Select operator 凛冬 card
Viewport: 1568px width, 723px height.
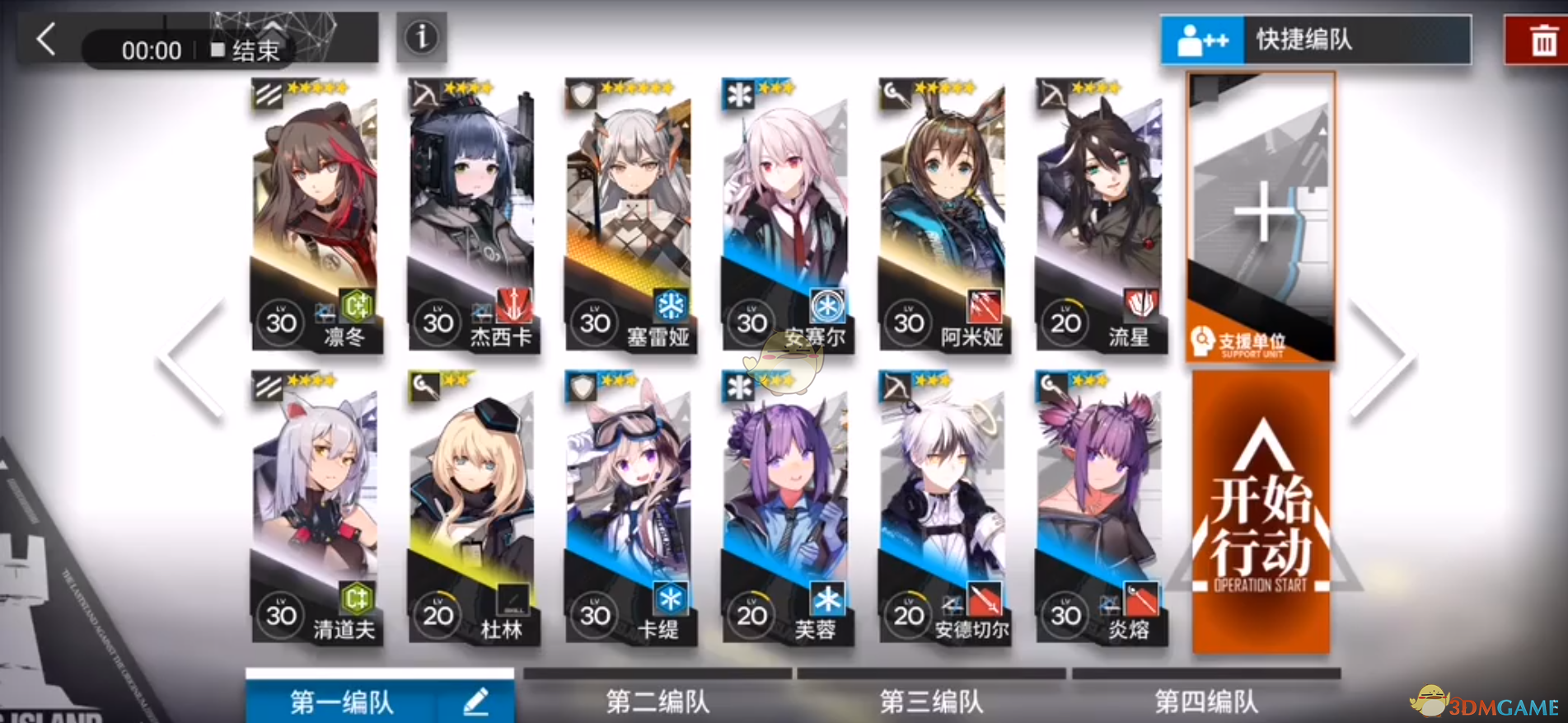pyautogui.click(x=315, y=214)
